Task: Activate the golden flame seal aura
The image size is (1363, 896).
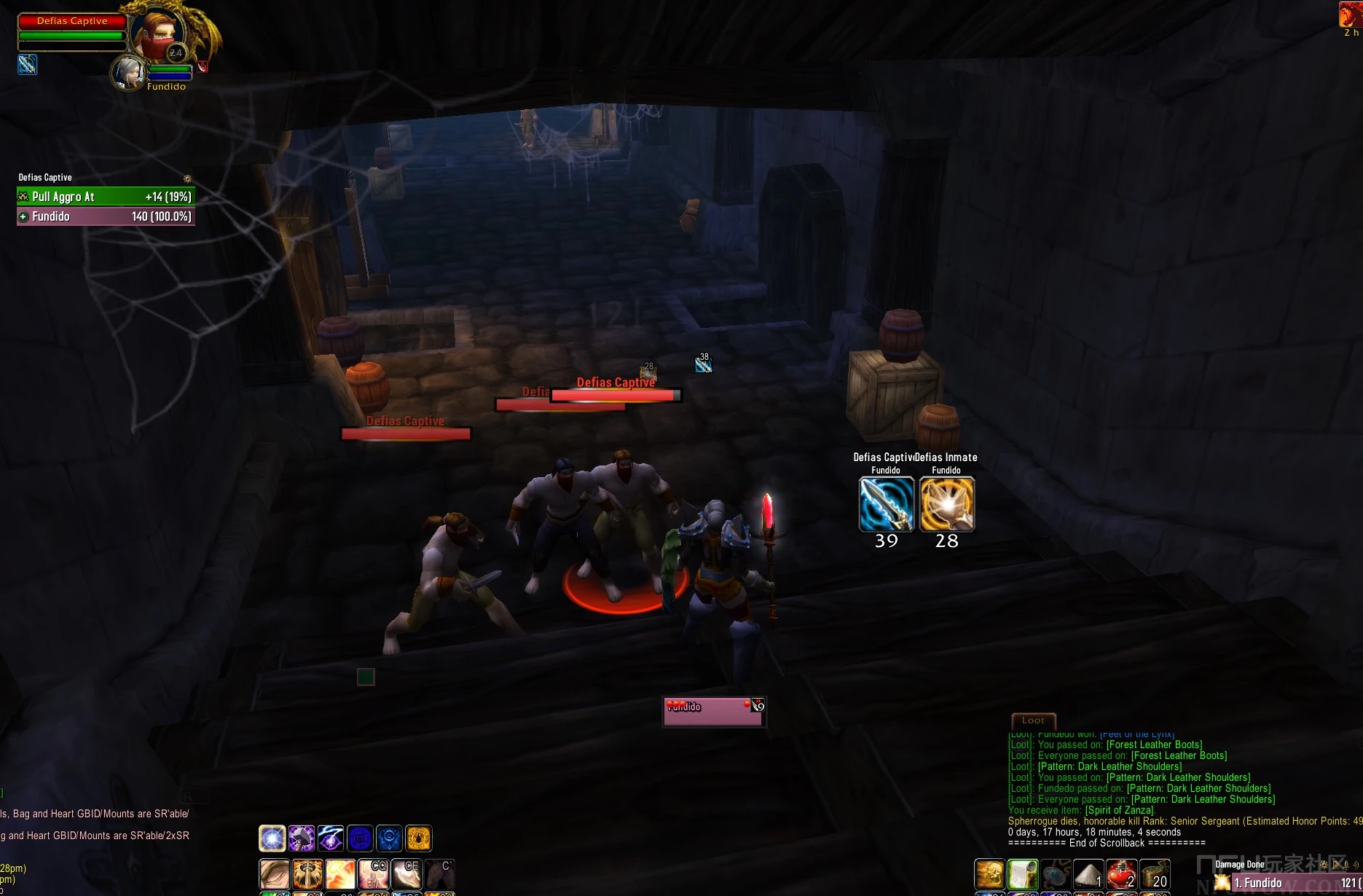Action: 419,838
